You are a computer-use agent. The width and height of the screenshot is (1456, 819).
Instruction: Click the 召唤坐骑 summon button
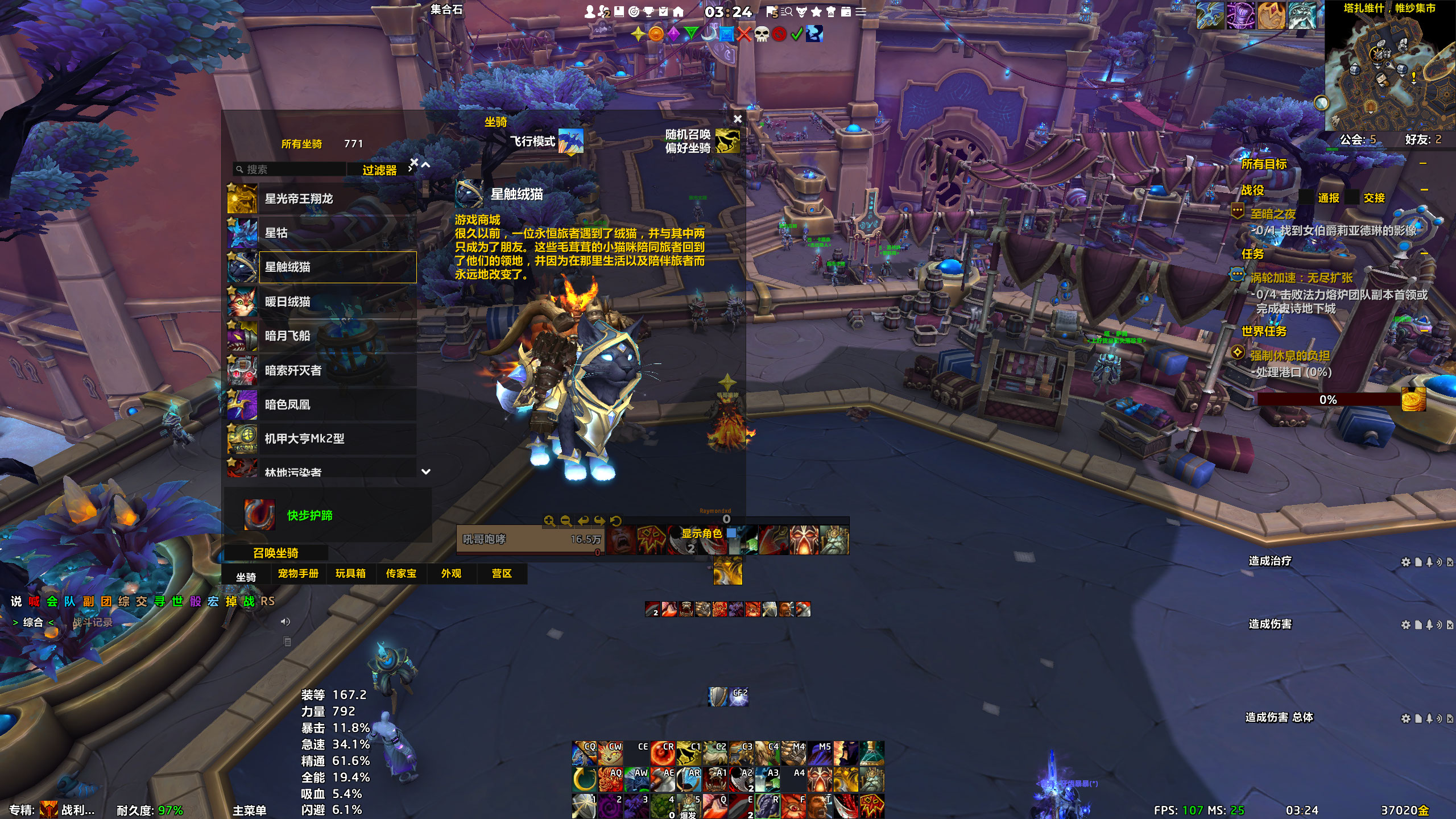[x=276, y=553]
